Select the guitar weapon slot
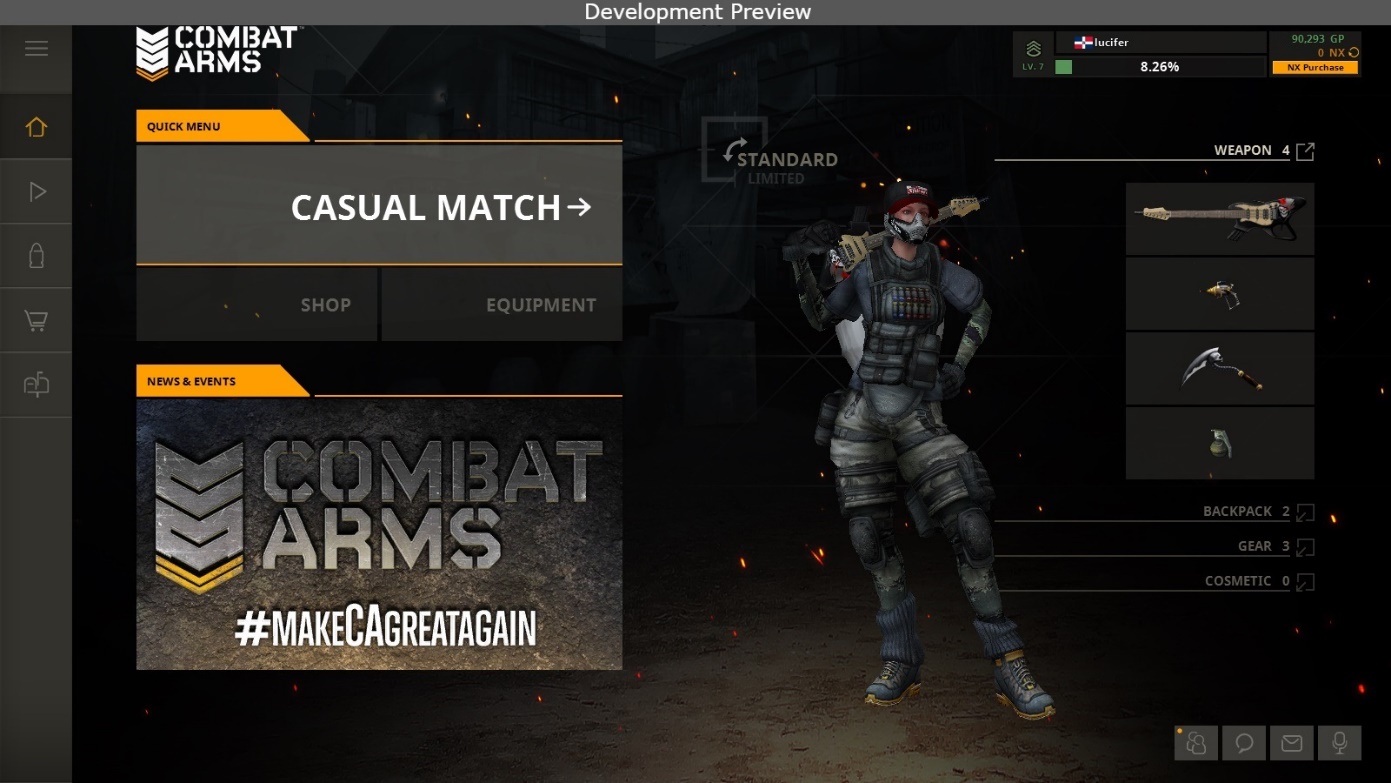1391x783 pixels. pyautogui.click(x=1220, y=219)
